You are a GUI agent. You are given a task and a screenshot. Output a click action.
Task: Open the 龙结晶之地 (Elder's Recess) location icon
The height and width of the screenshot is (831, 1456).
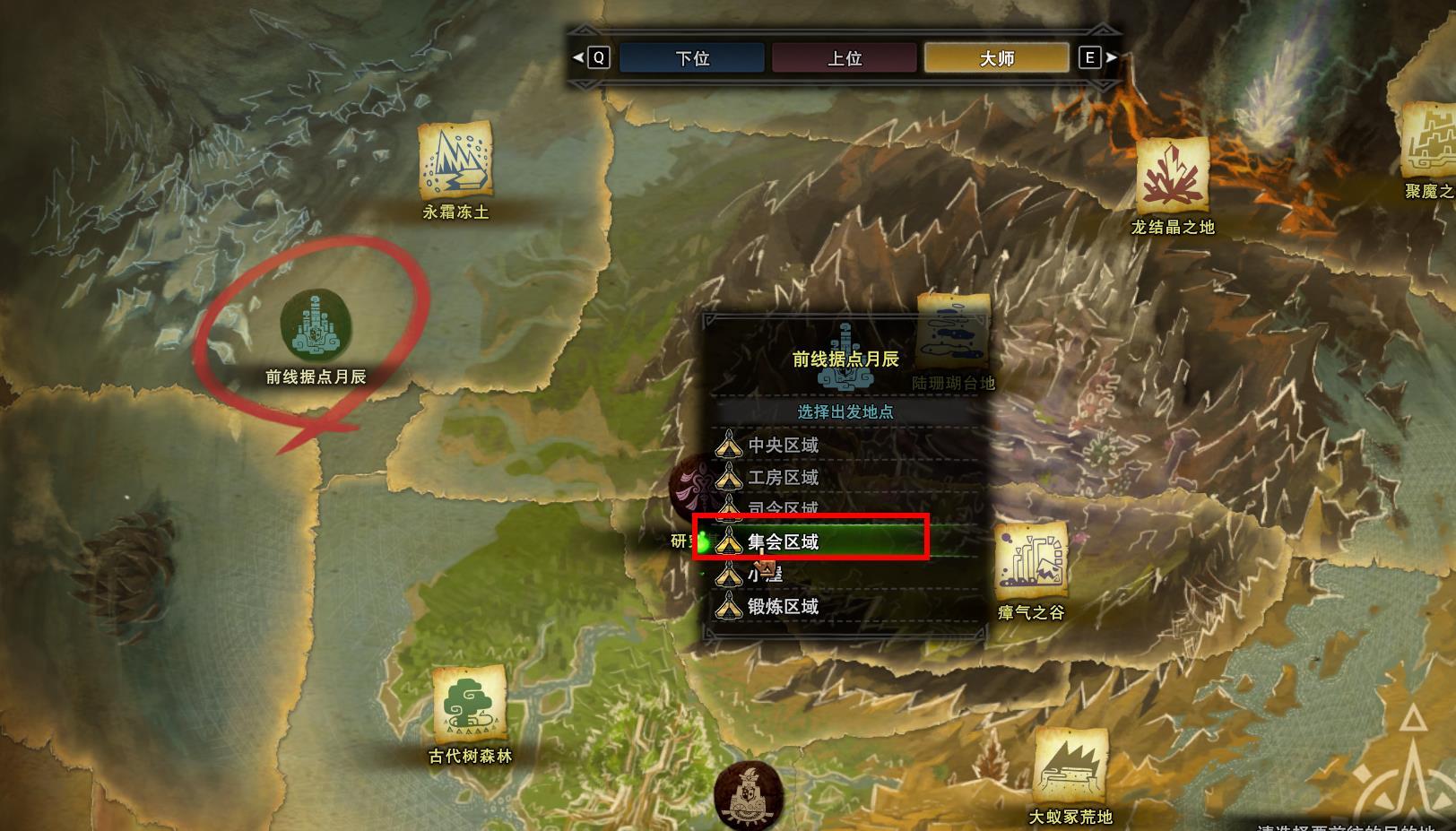(1172, 177)
